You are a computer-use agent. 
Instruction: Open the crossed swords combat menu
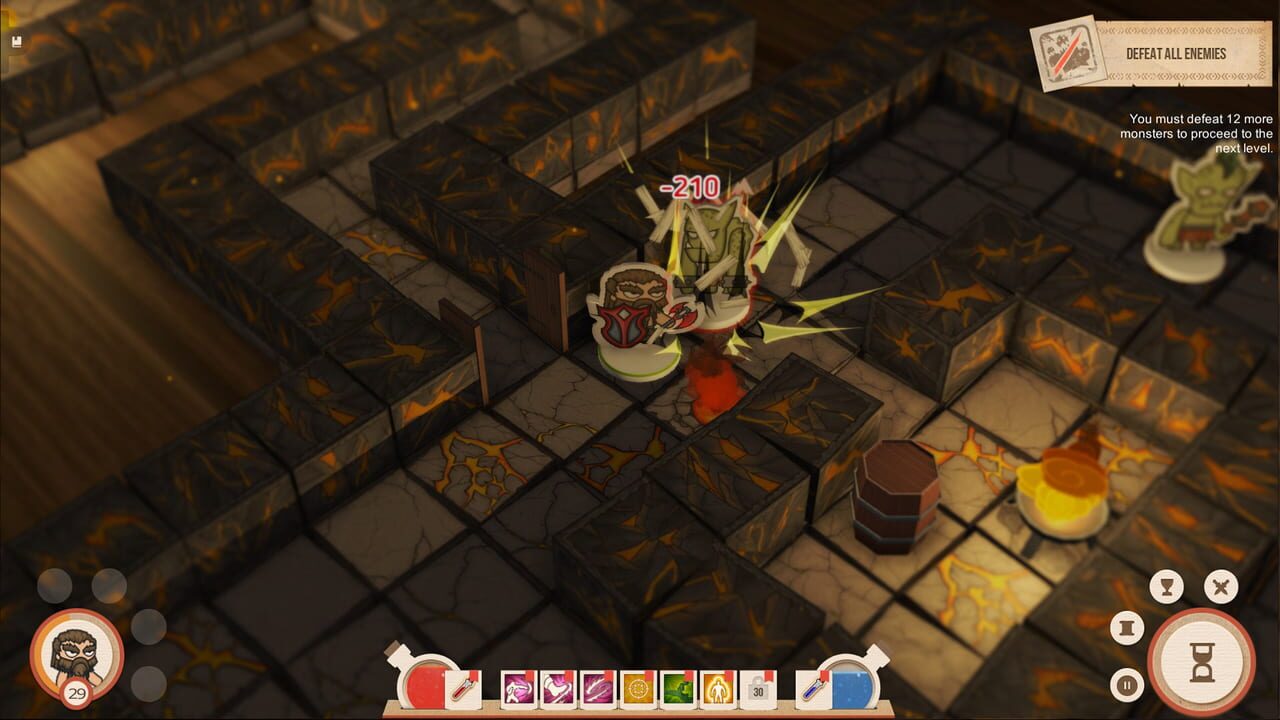(x=1220, y=587)
